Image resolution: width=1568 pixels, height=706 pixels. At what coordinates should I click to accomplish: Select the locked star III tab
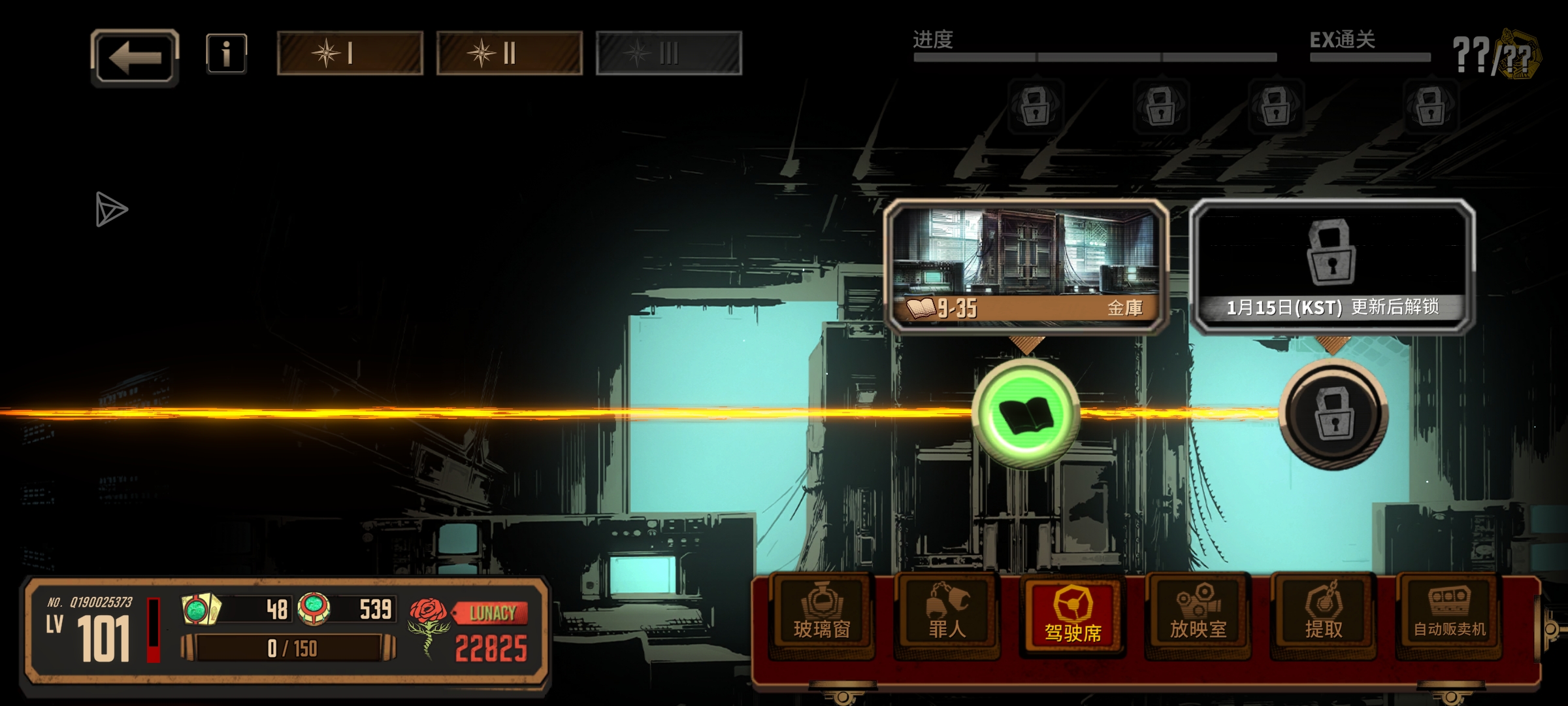pyautogui.click(x=669, y=53)
